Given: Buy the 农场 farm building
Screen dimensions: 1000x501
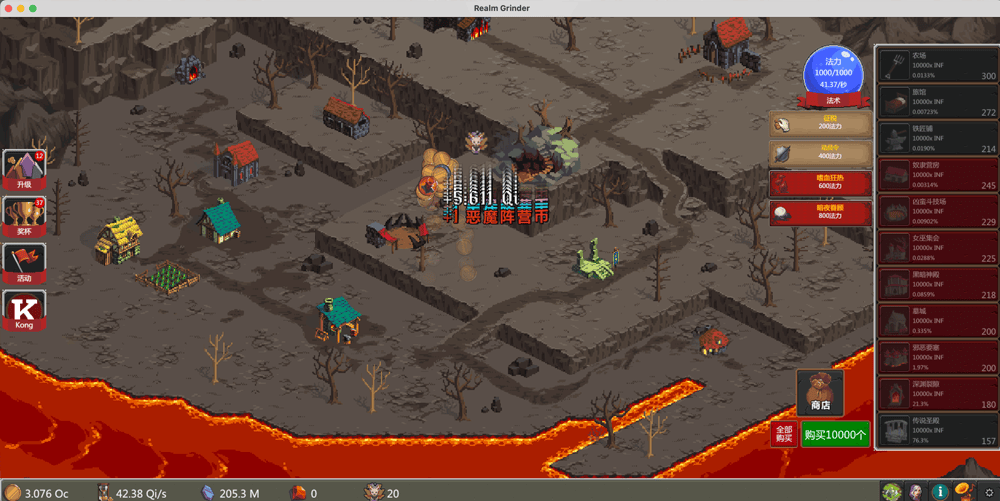Looking at the screenshot, I should click(x=937, y=66).
